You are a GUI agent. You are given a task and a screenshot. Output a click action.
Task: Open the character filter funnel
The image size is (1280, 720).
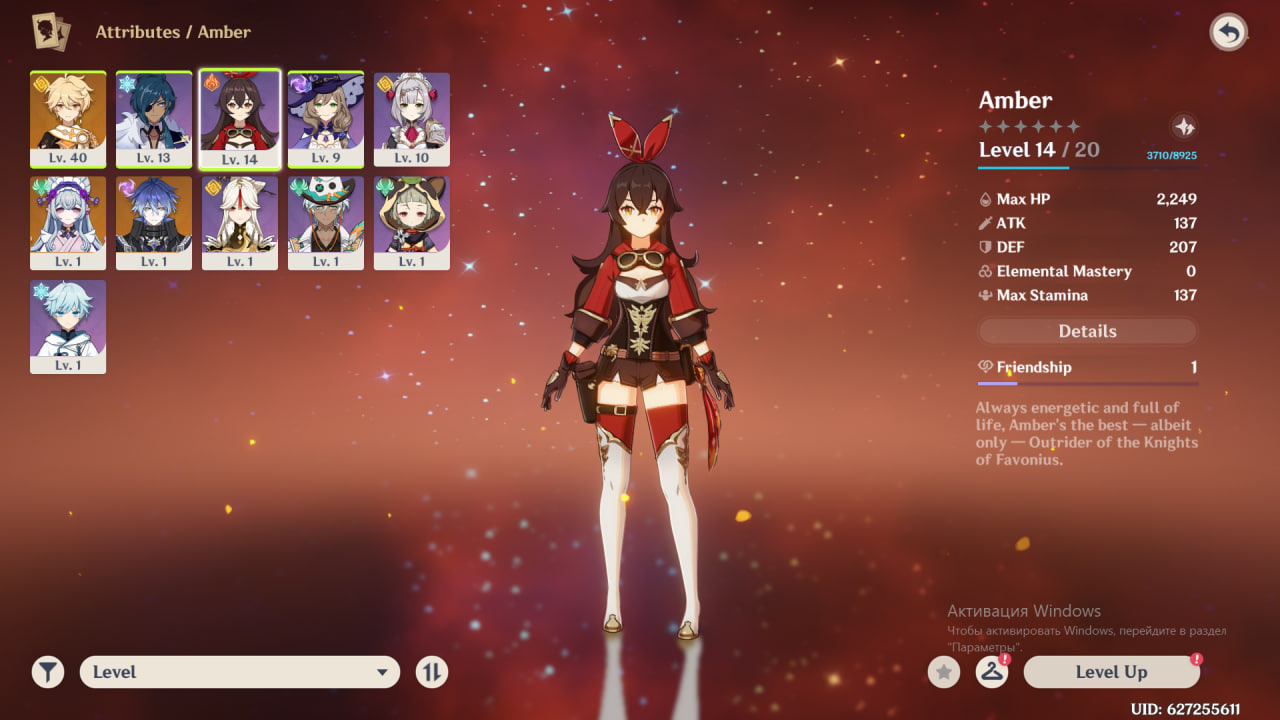coord(47,672)
